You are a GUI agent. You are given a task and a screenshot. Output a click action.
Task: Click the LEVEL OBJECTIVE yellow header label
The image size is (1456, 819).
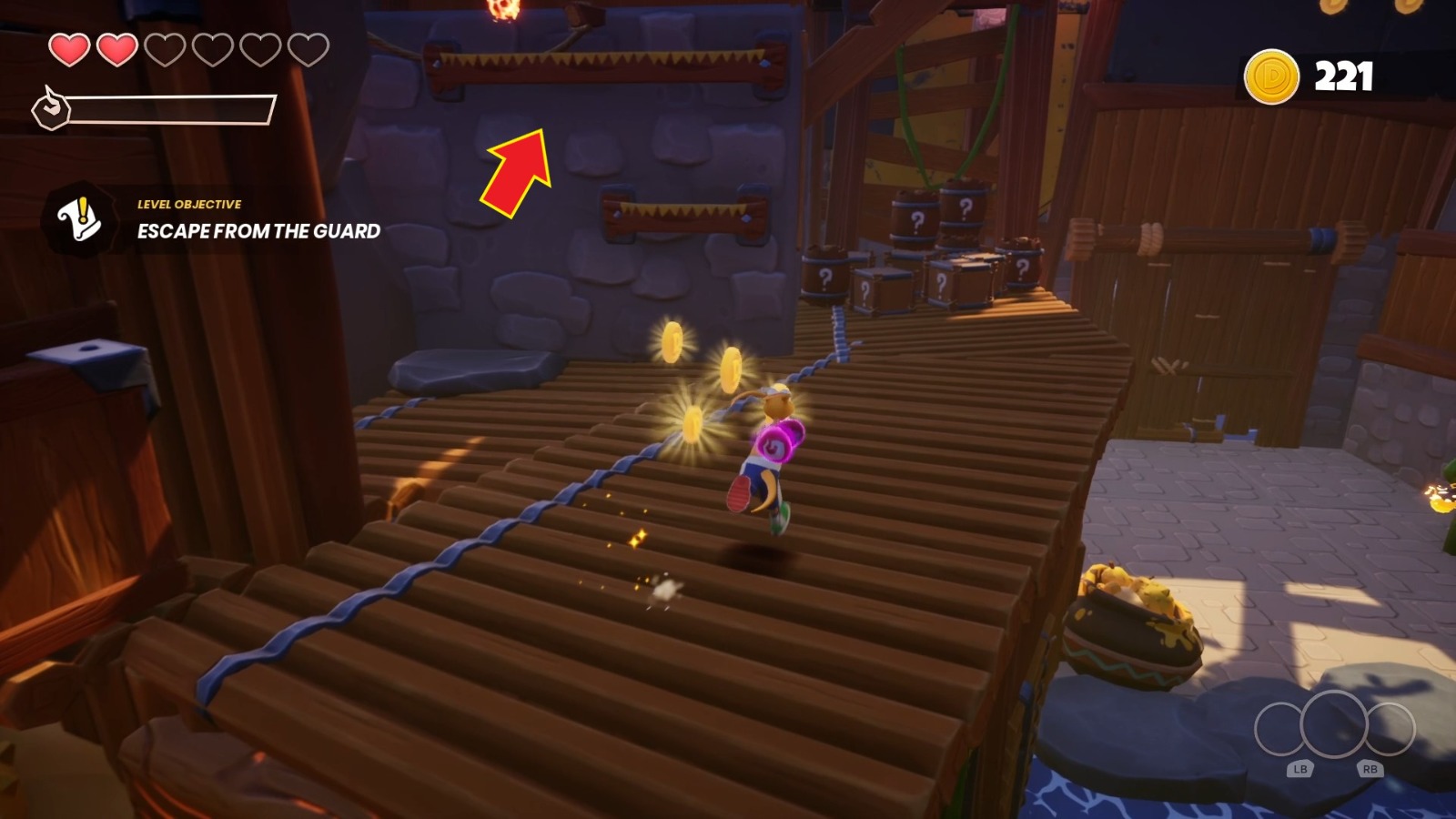[188, 206]
